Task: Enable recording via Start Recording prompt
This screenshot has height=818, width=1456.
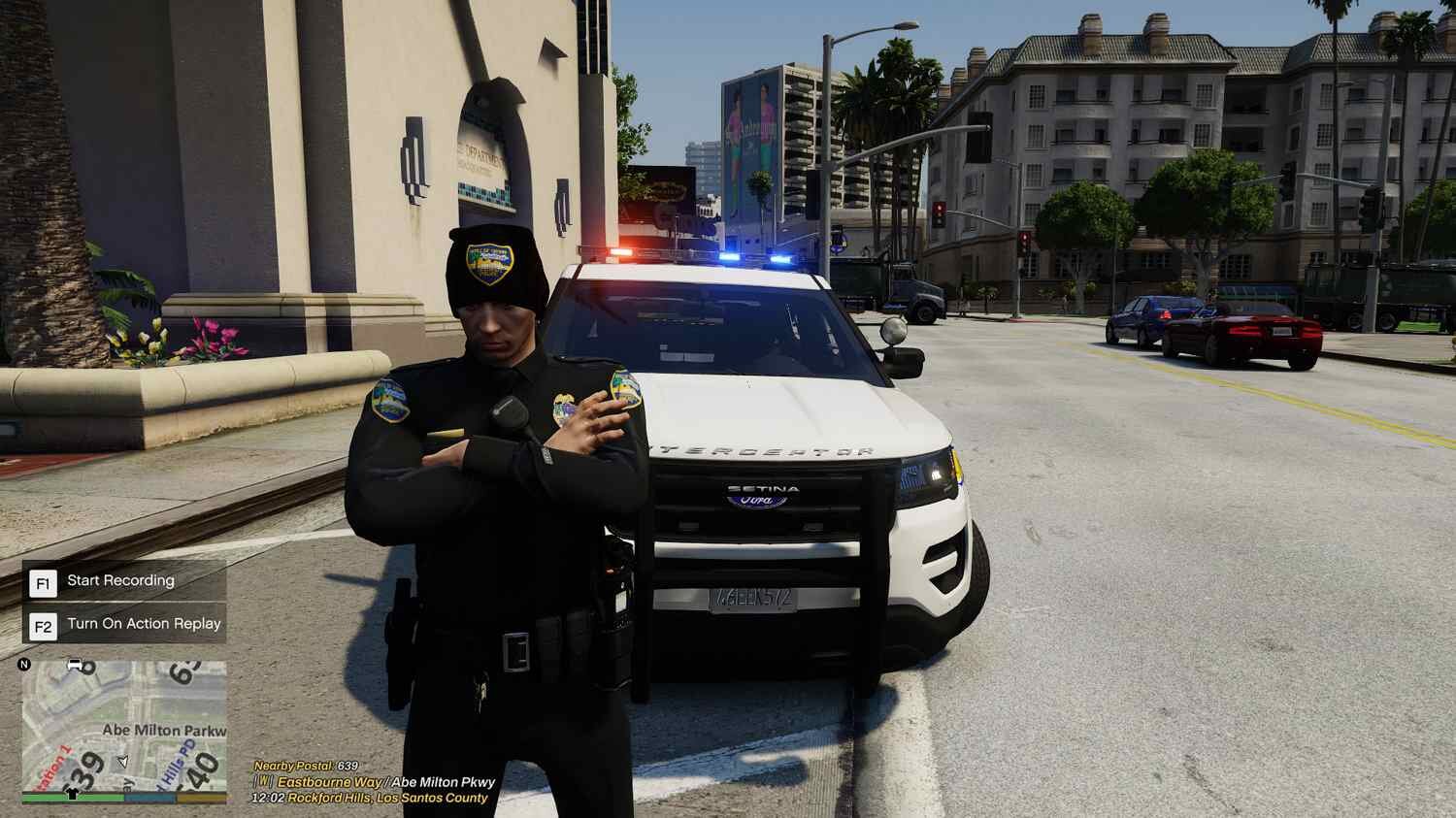Action: pos(118,580)
